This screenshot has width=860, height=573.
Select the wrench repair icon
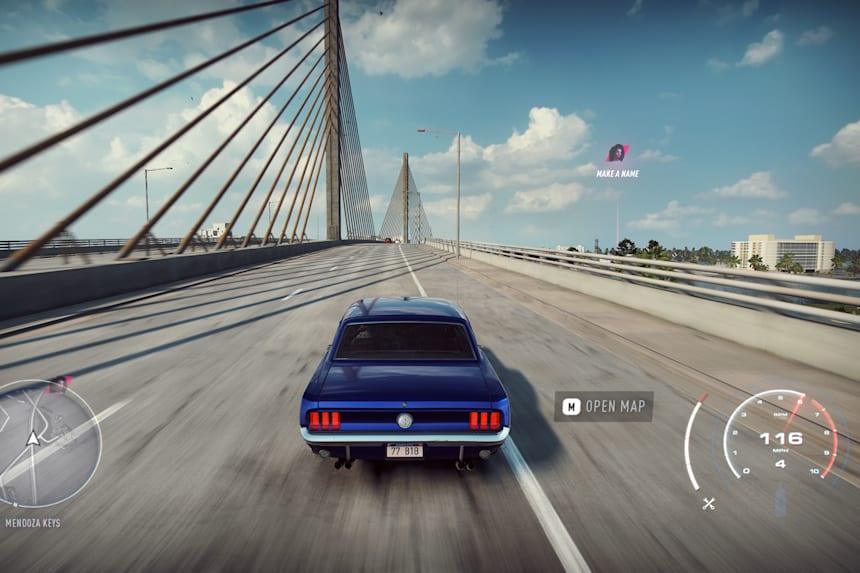tap(709, 503)
